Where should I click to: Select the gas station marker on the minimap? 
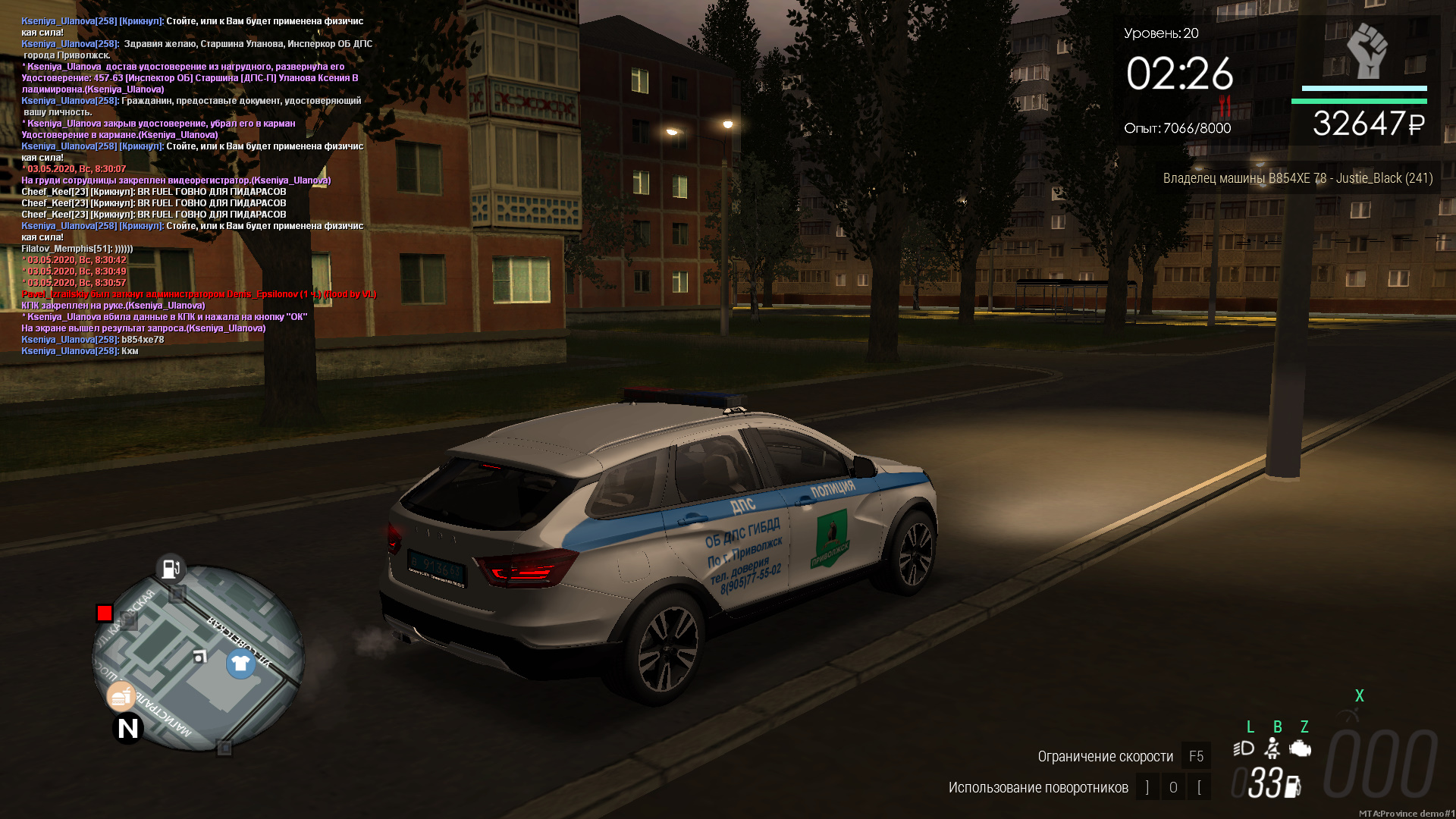coord(171,568)
